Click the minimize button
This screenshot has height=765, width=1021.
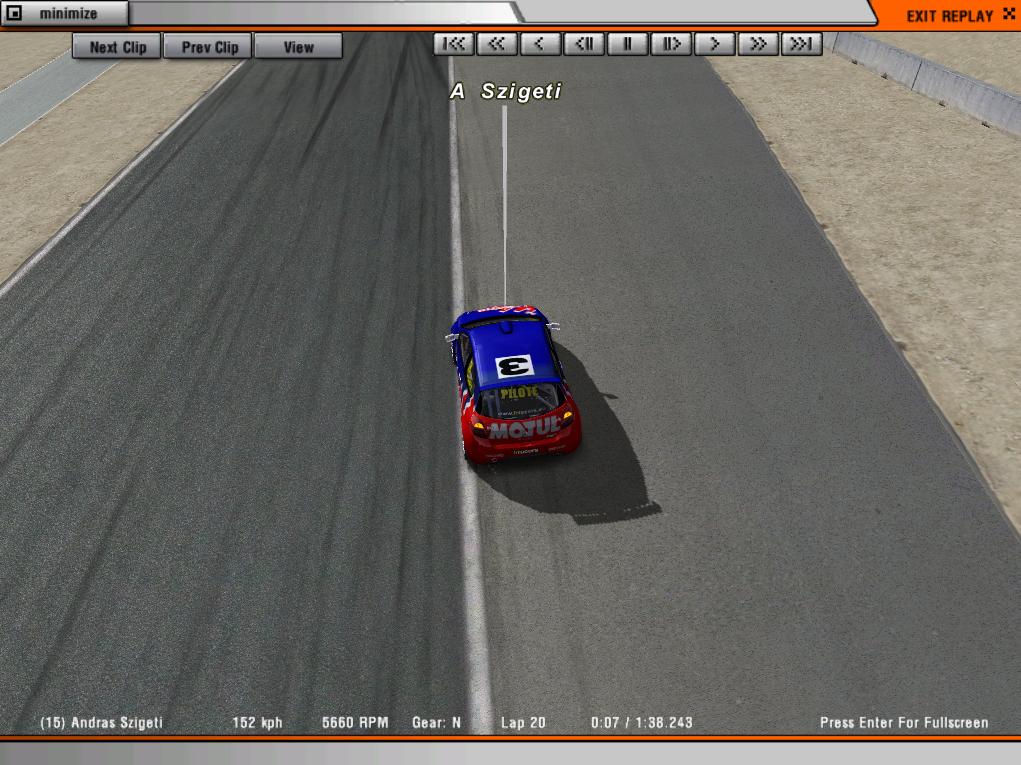pos(64,14)
